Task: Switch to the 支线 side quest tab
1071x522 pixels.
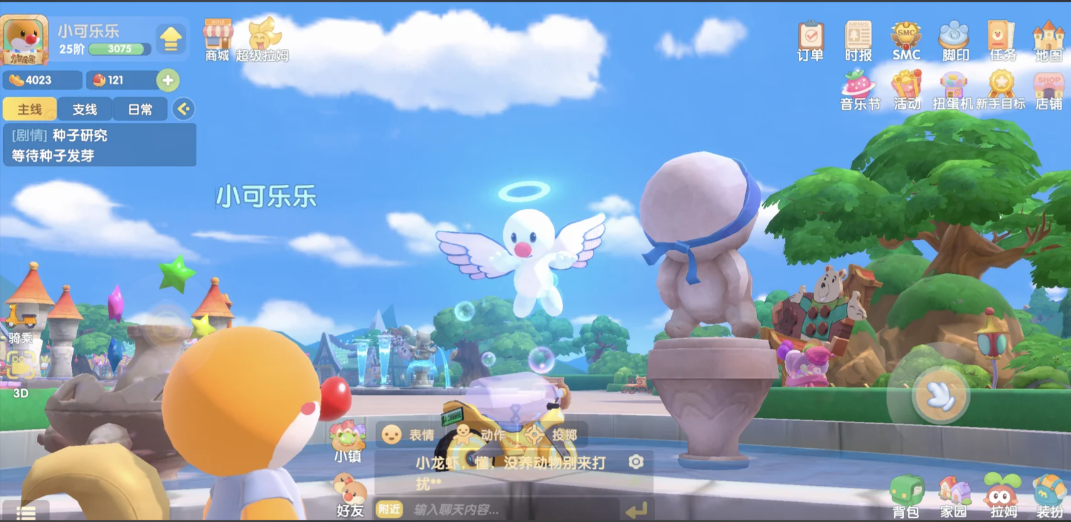Action: (85, 109)
